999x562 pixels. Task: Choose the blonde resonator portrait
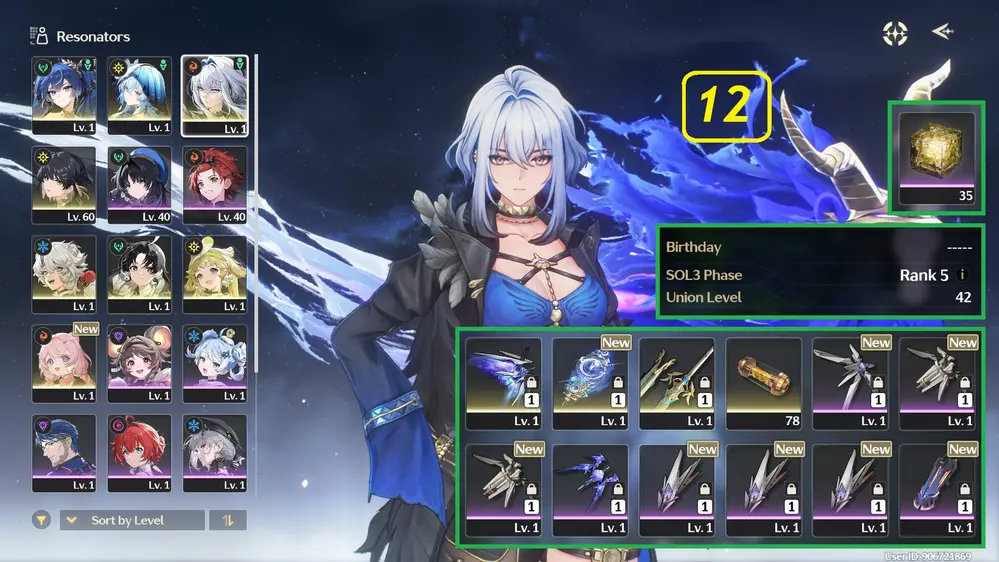215,275
